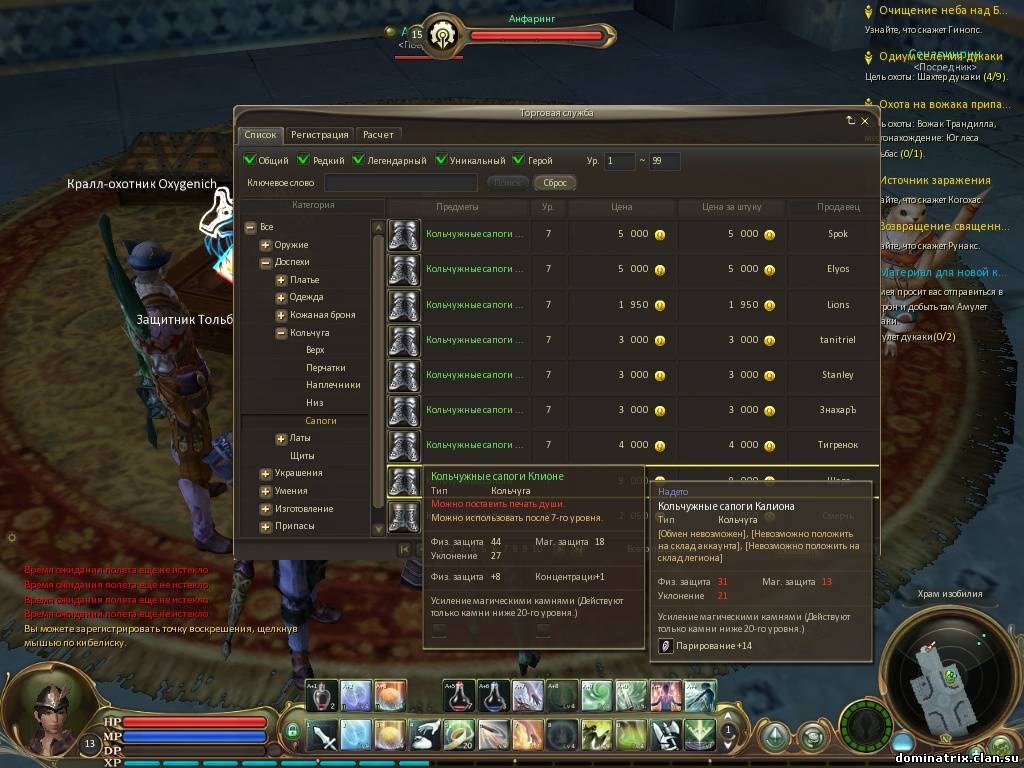
Task: Click the Ключевое слово search field
Action: (x=401, y=183)
